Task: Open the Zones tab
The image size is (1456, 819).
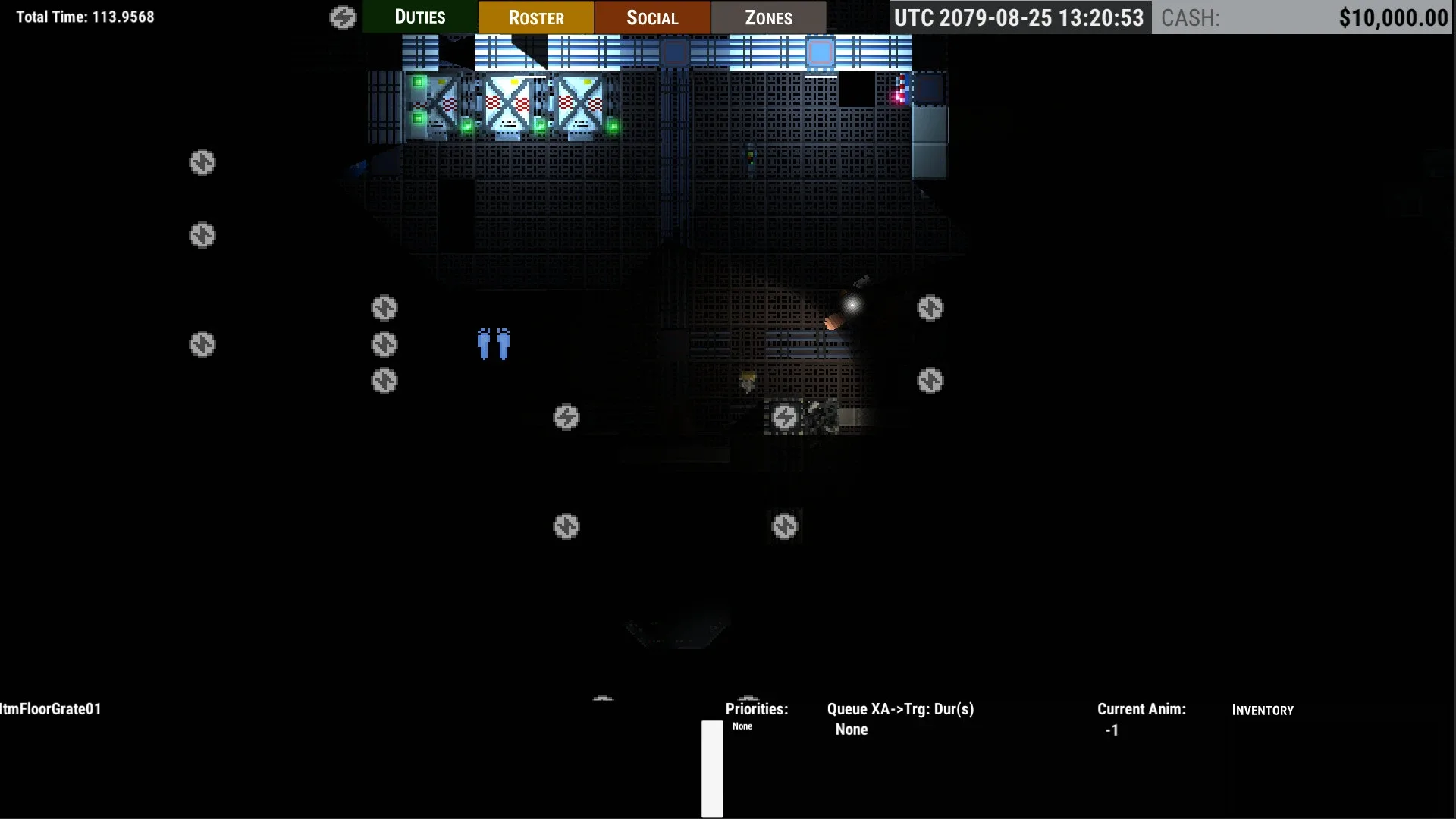Action: click(x=768, y=17)
